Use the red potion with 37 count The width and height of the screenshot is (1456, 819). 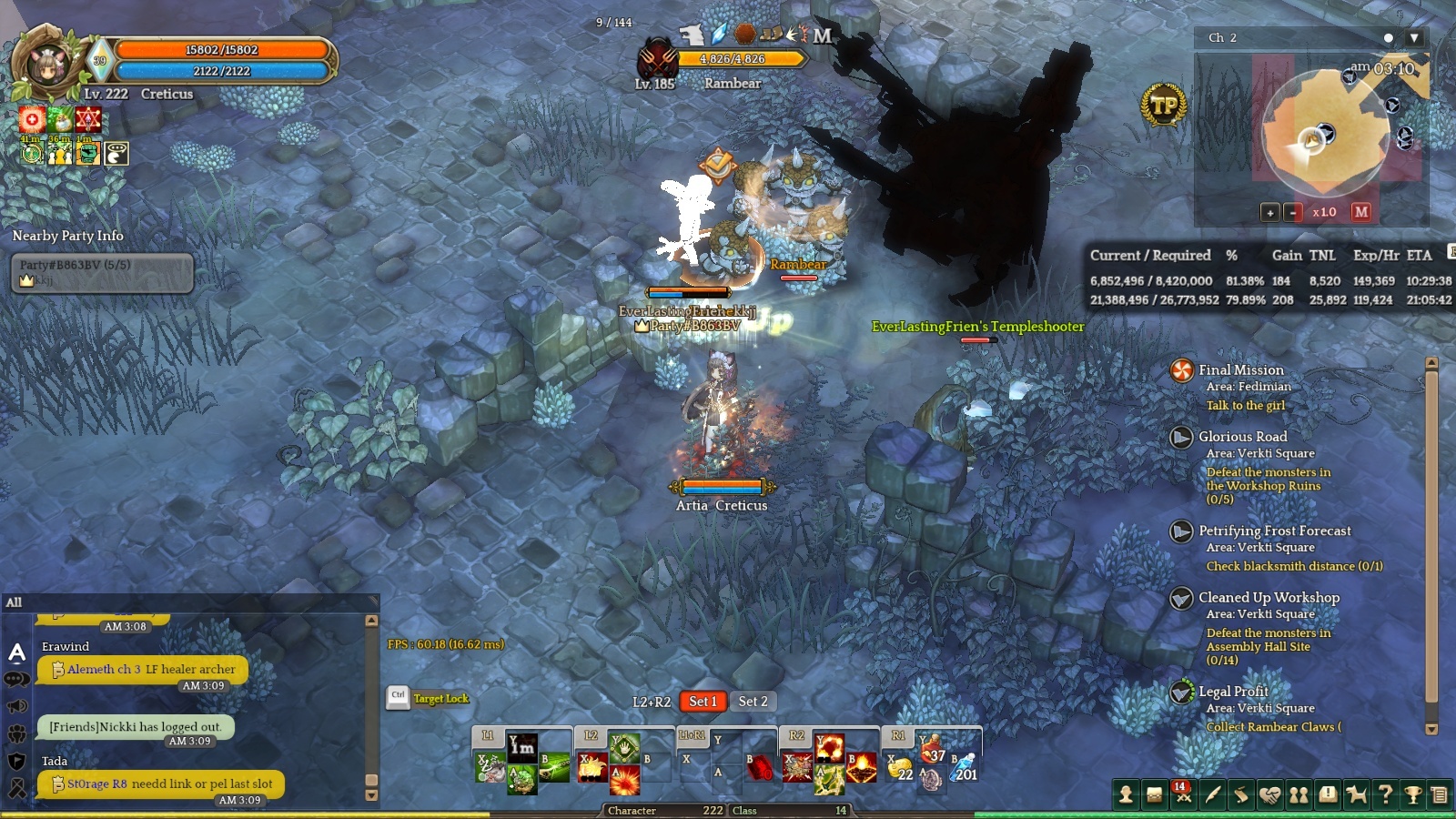tap(931, 751)
